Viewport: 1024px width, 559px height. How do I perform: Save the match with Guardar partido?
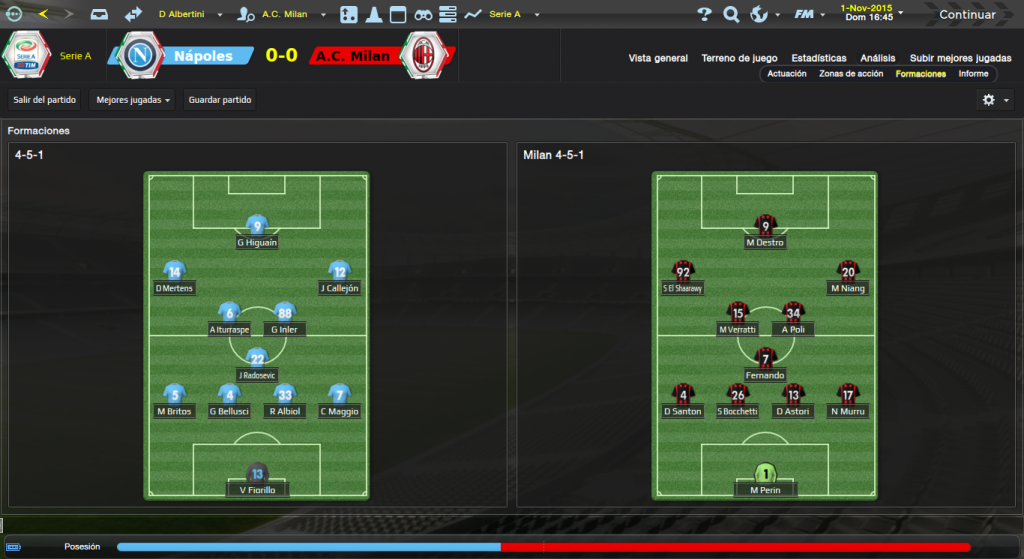click(x=220, y=100)
